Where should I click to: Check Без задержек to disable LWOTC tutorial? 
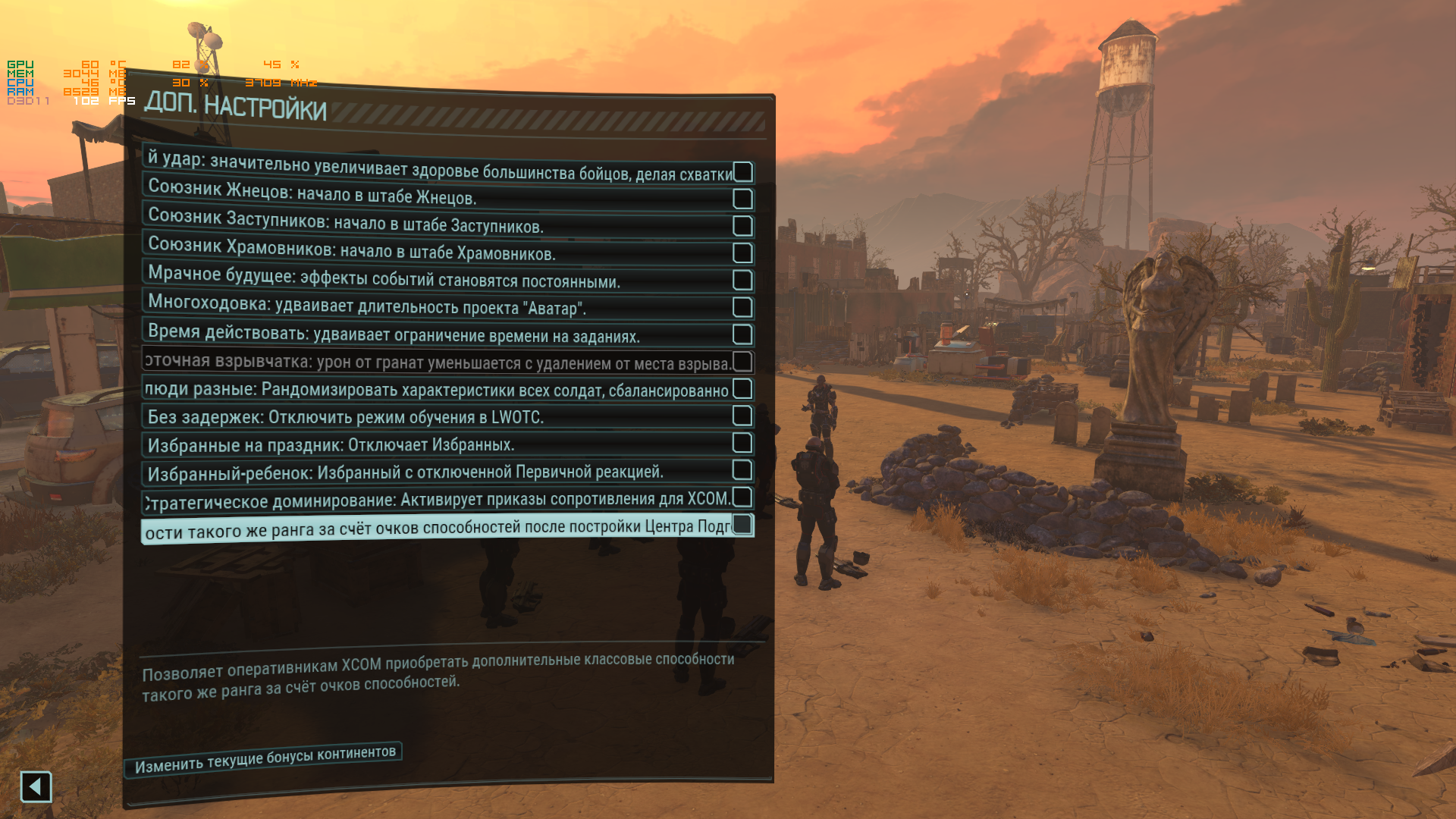pos(742,416)
